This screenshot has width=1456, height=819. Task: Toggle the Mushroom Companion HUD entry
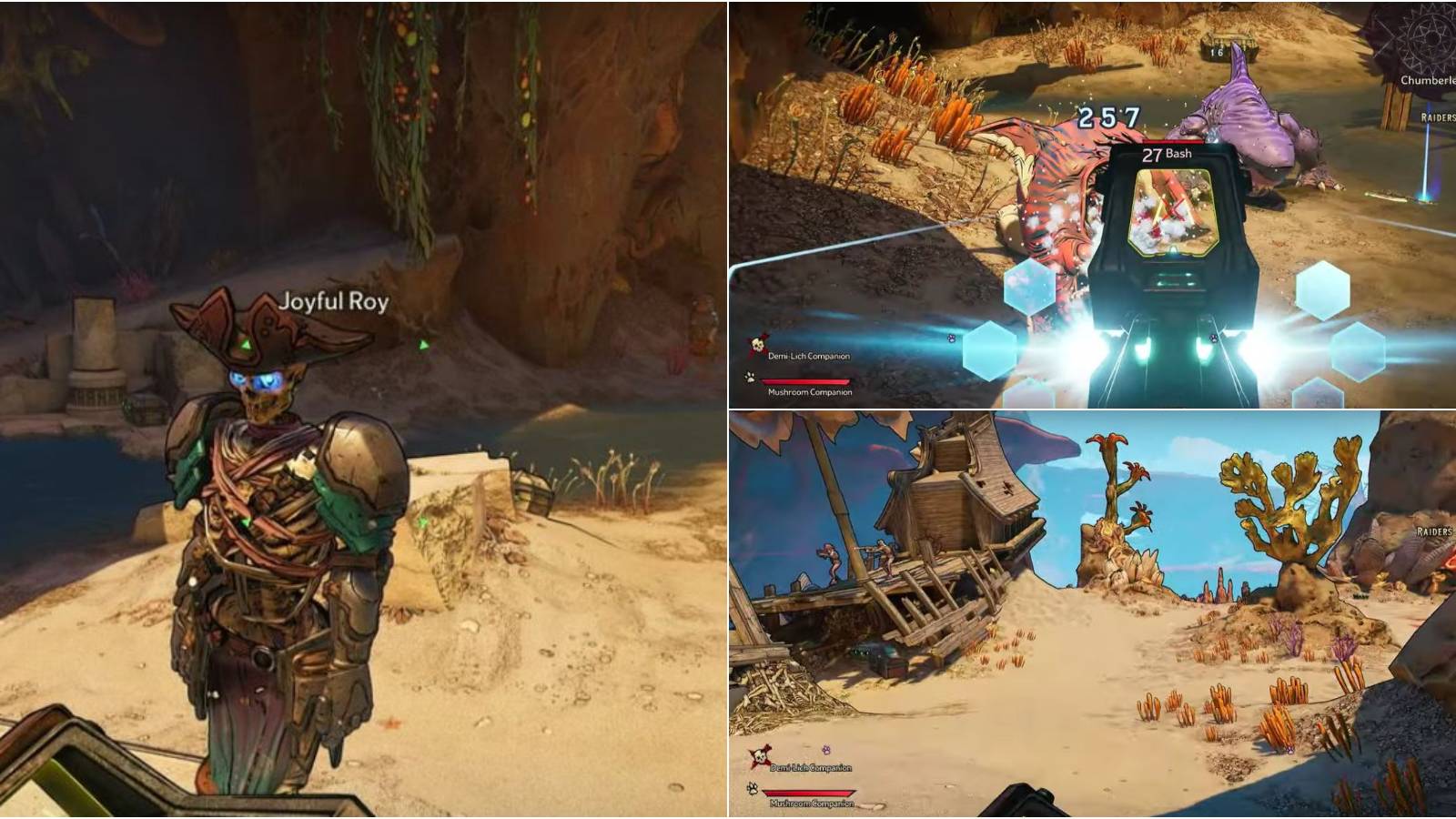(x=812, y=393)
